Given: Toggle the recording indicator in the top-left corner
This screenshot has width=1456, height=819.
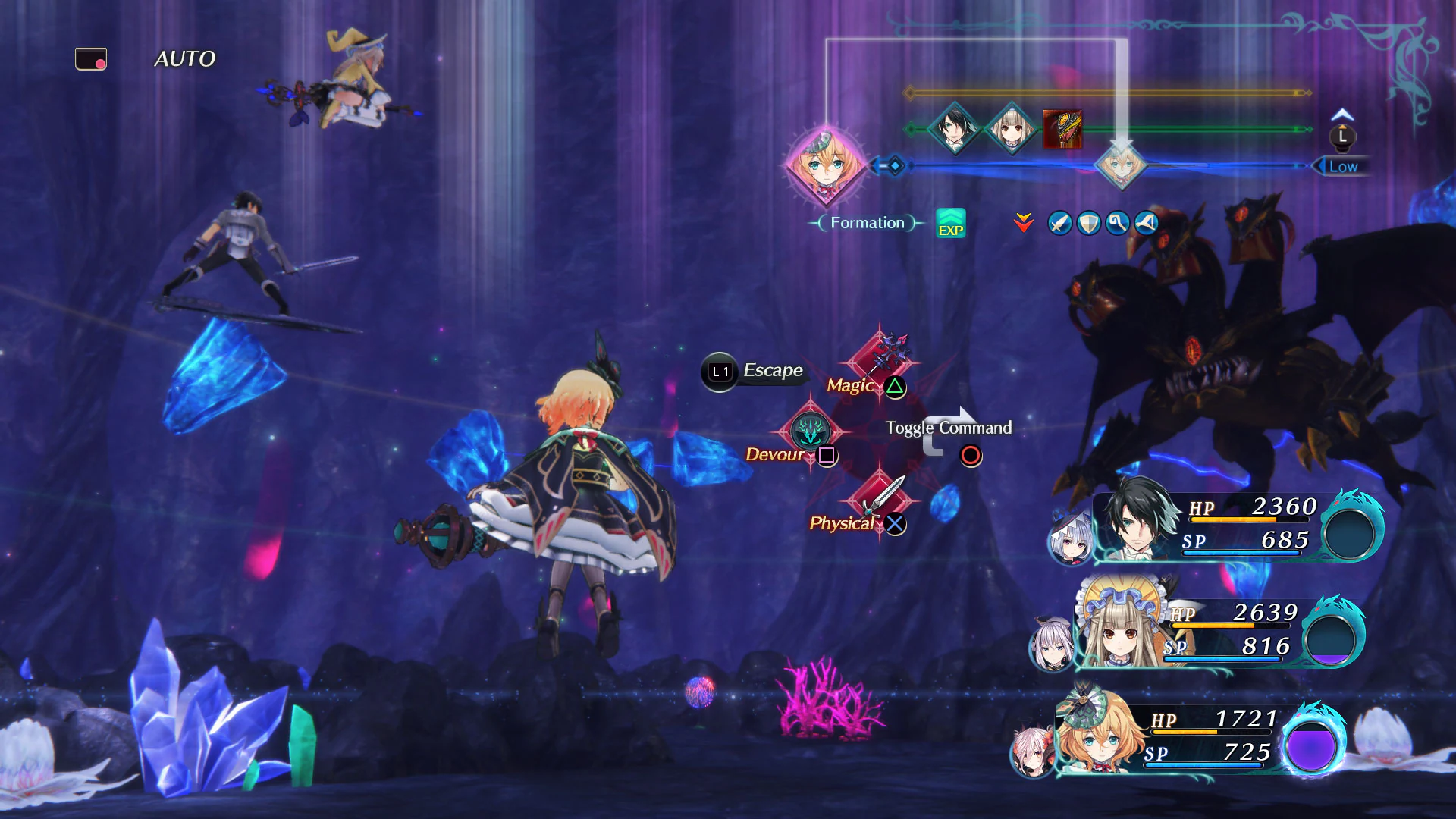Looking at the screenshot, I should click(90, 57).
